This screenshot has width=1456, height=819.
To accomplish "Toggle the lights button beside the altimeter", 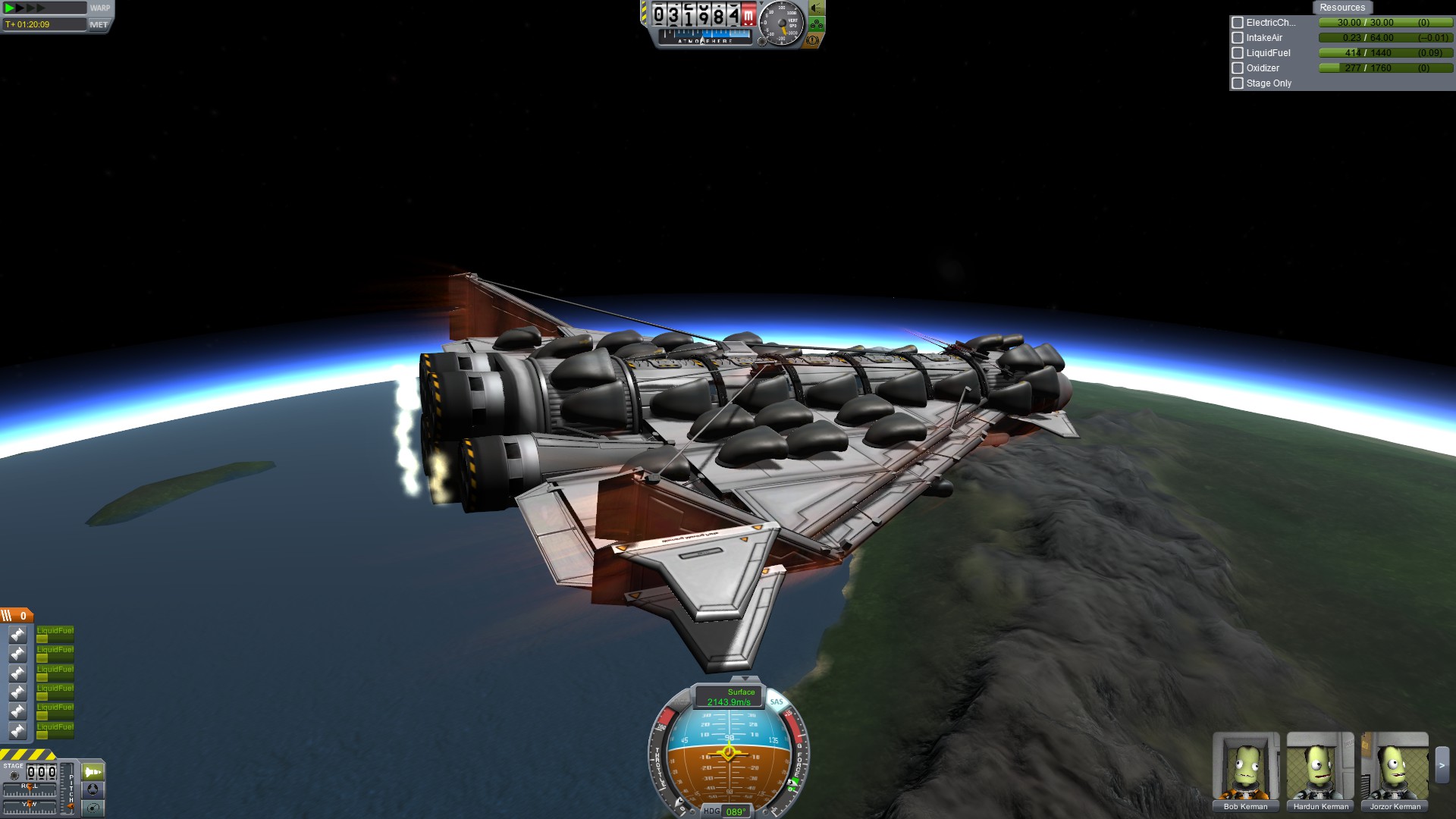I will [816, 9].
